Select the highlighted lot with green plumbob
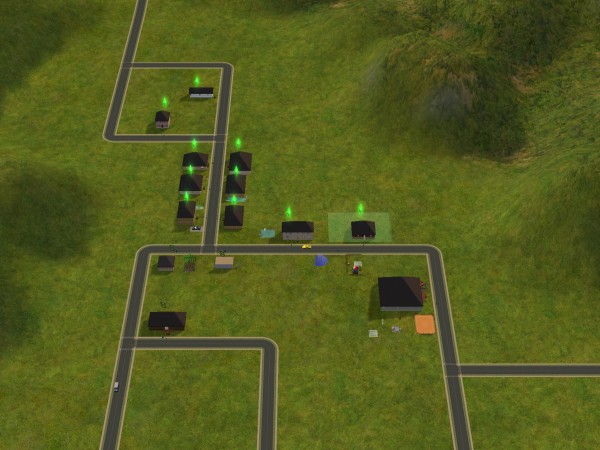This screenshot has height=450, width=600. 362,228
